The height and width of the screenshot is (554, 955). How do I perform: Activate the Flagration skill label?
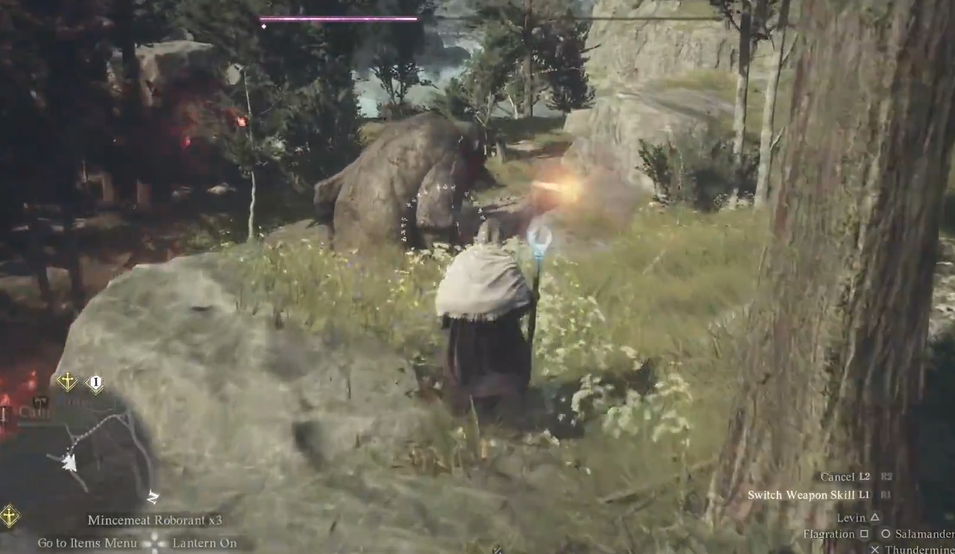pos(828,534)
